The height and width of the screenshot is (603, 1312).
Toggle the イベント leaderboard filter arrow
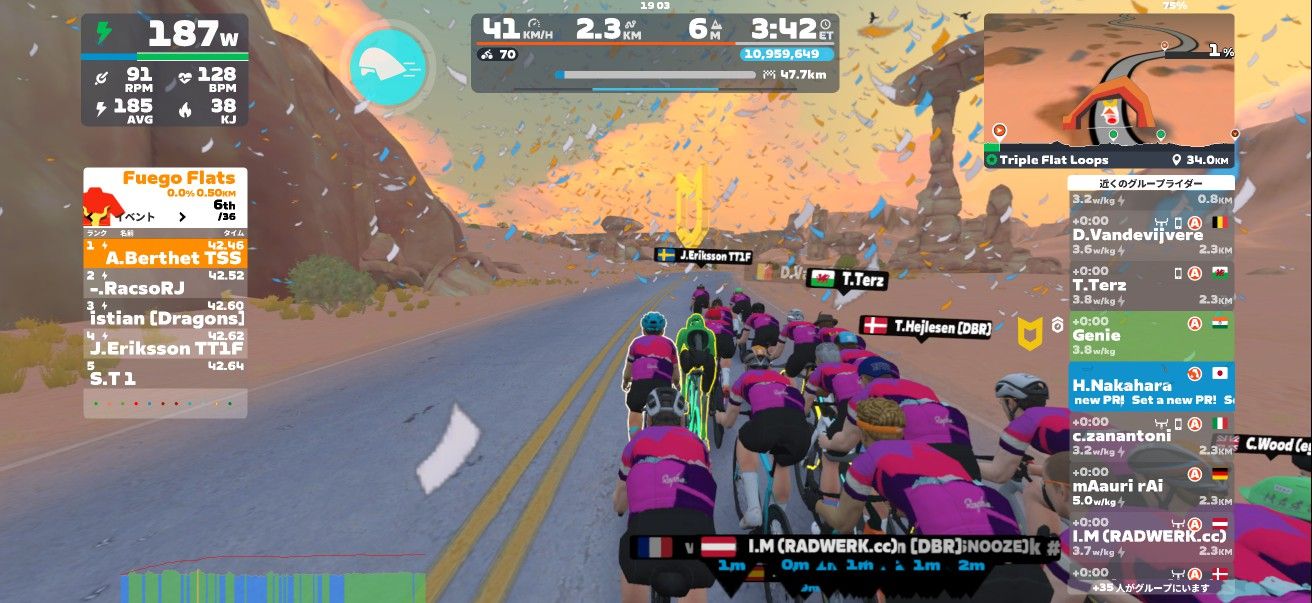(x=182, y=216)
